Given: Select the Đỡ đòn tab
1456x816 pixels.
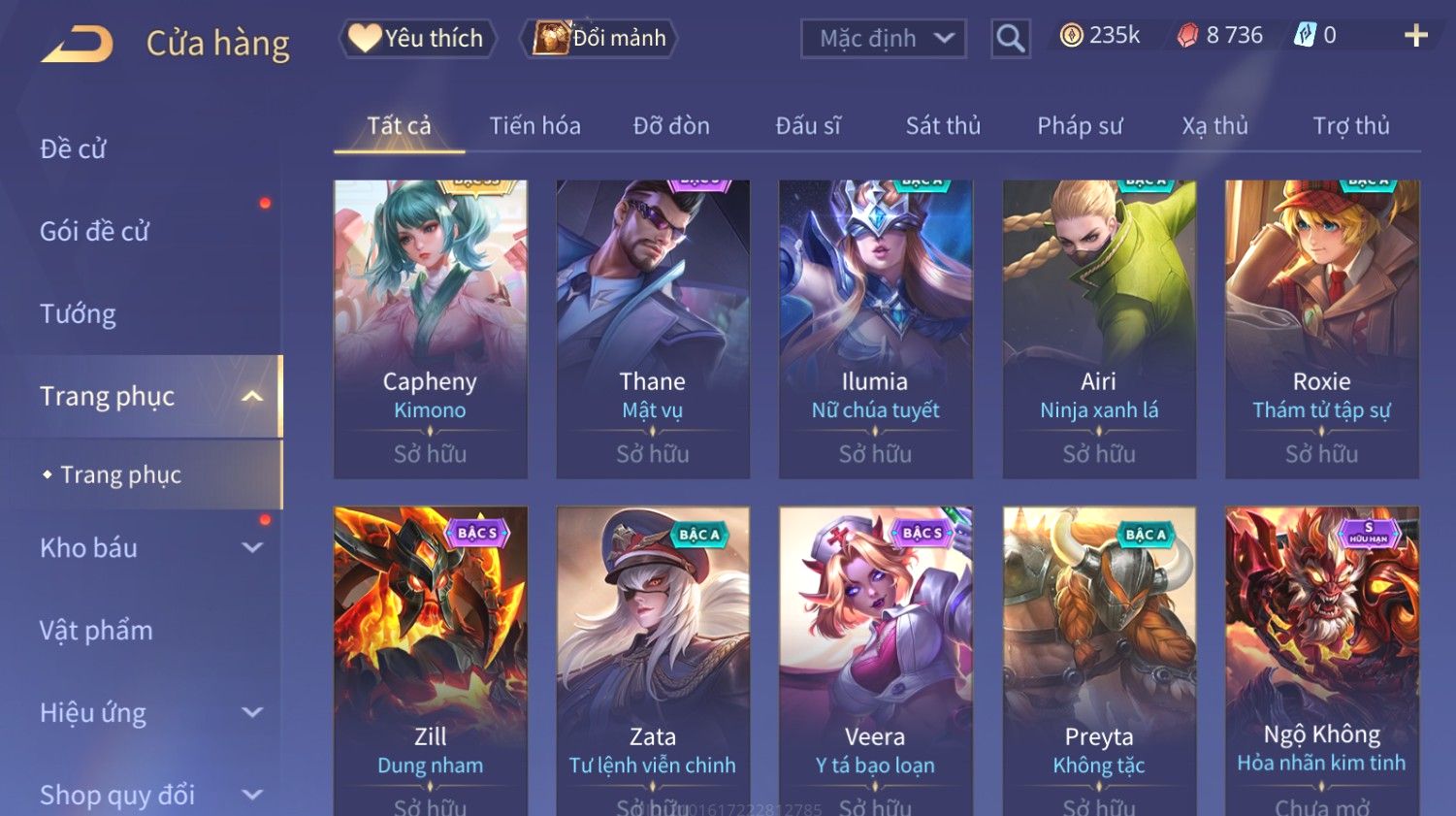Looking at the screenshot, I should (671, 126).
